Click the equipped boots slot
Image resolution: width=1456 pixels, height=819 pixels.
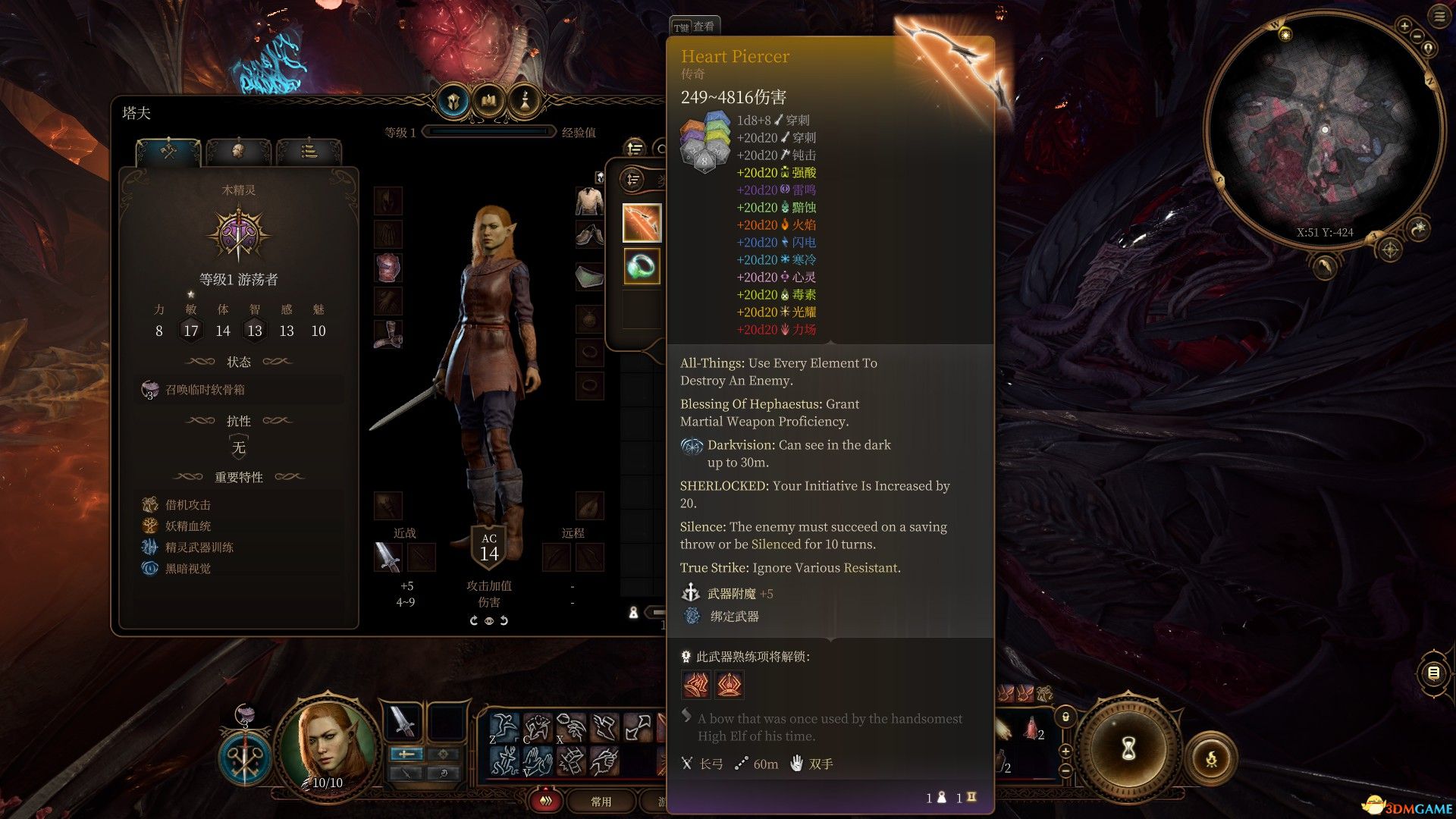point(388,334)
